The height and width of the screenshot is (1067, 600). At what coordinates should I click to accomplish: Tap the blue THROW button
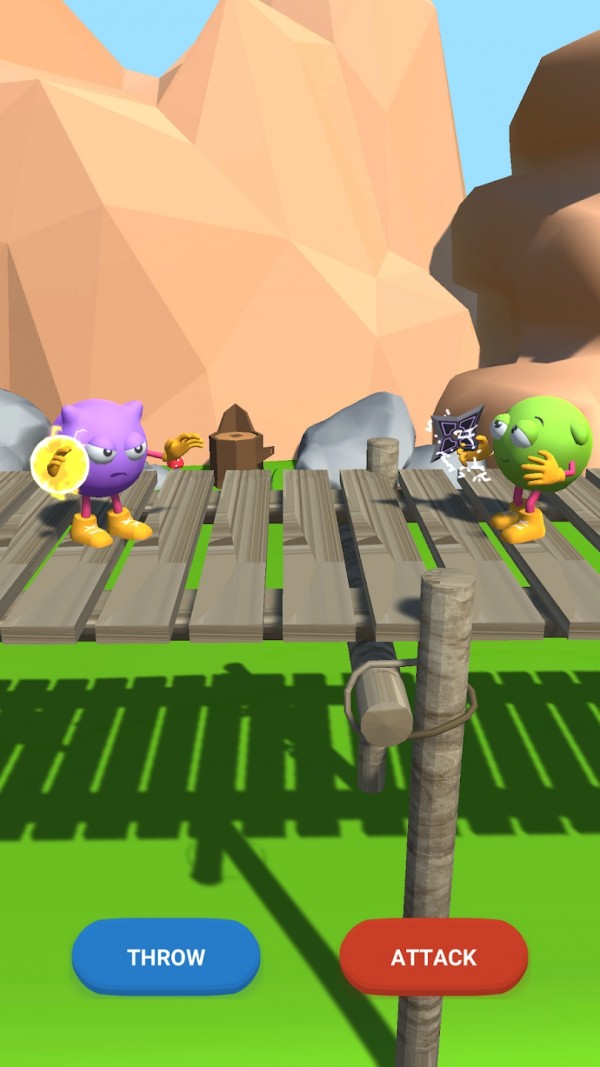[166, 956]
